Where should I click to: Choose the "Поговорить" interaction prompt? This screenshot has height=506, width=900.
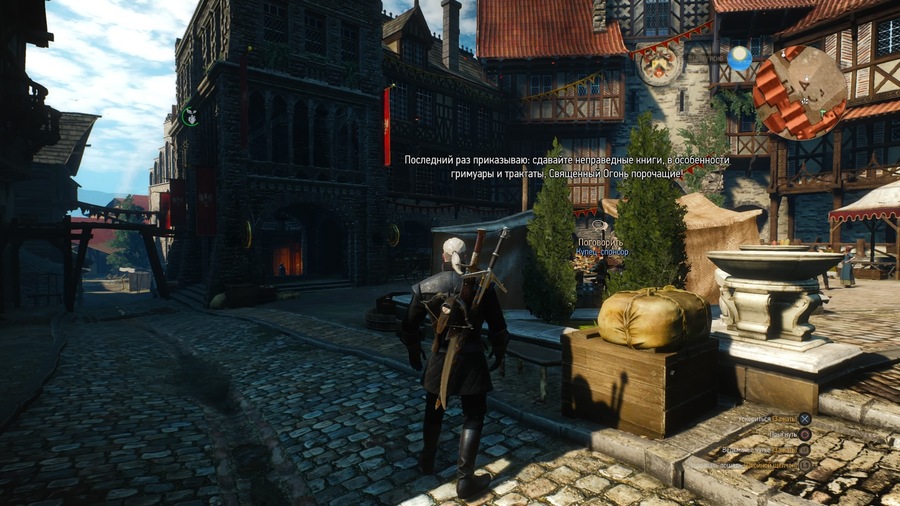pyautogui.click(x=601, y=242)
